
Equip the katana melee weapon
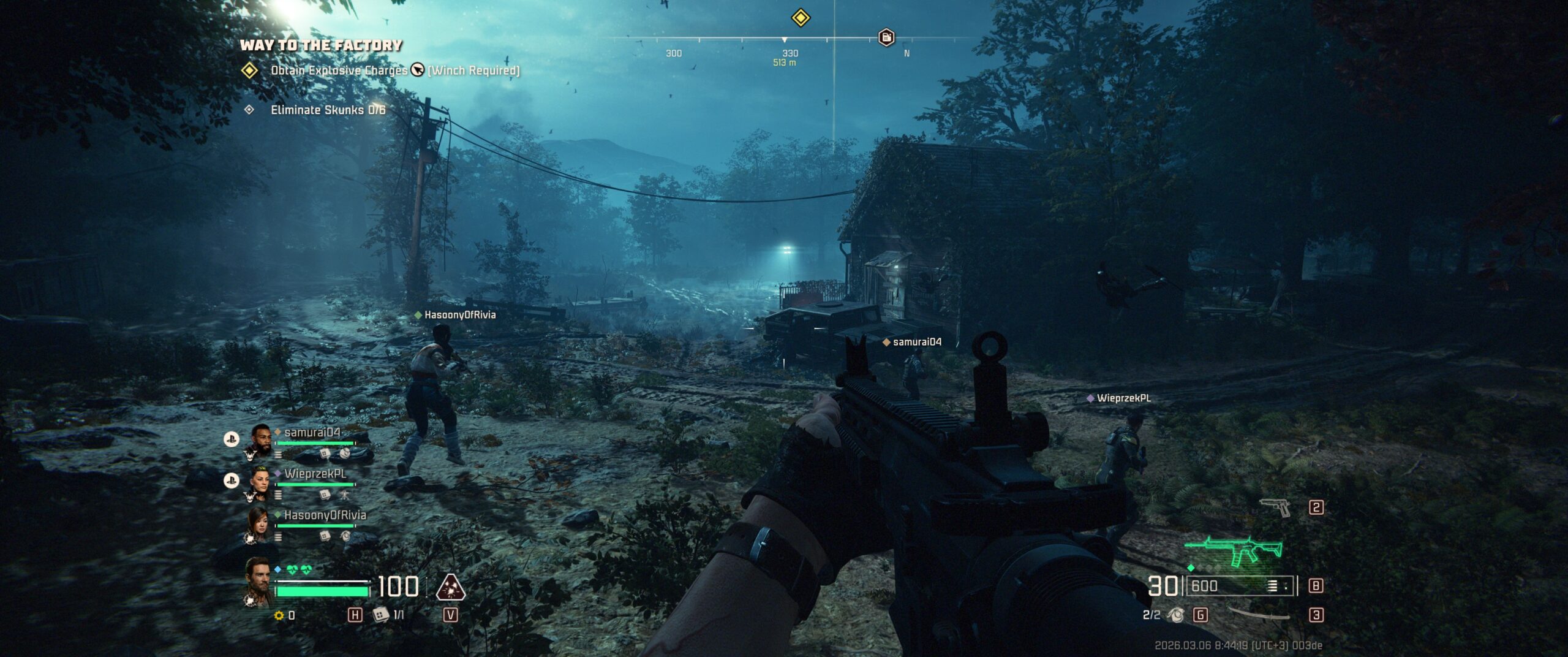(1259, 615)
